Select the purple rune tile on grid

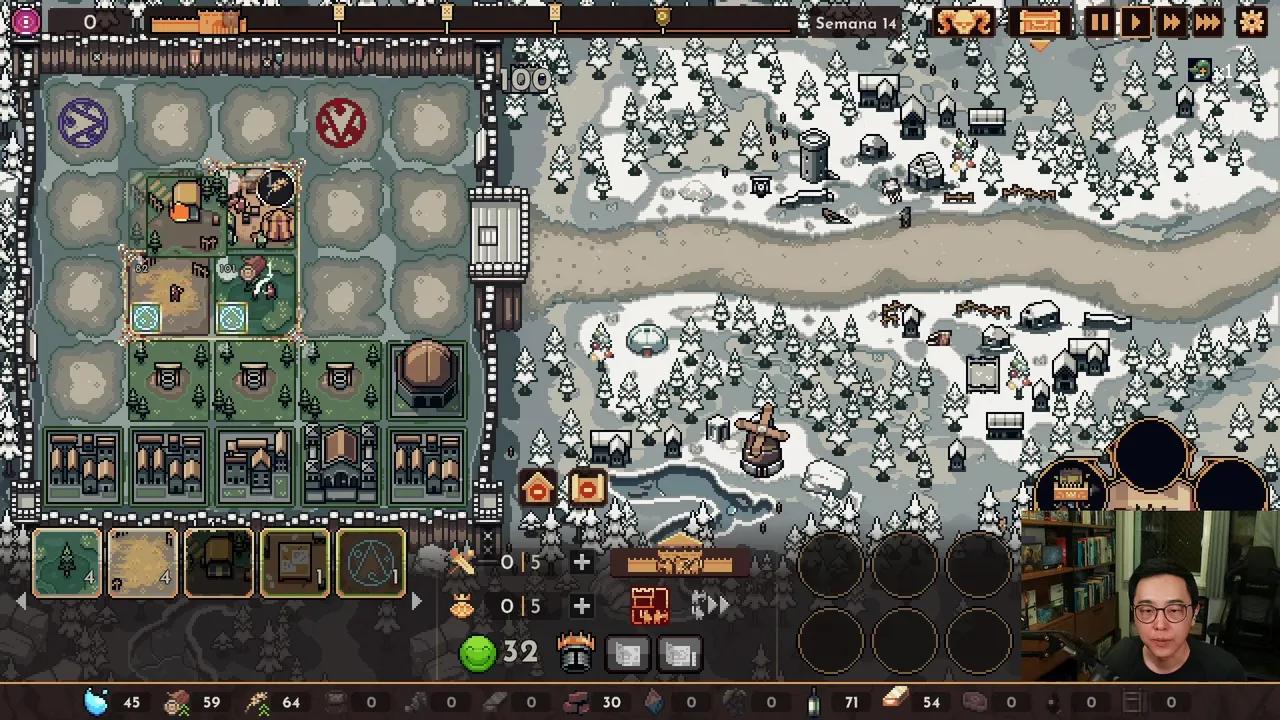83,125
